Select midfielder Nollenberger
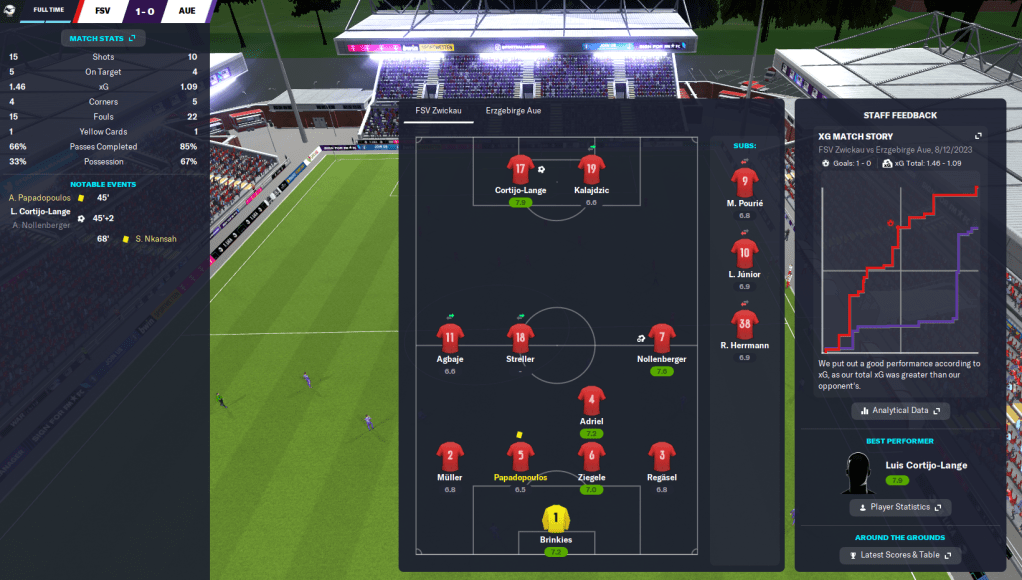Screen dimensions: 1022x580 click(660, 339)
